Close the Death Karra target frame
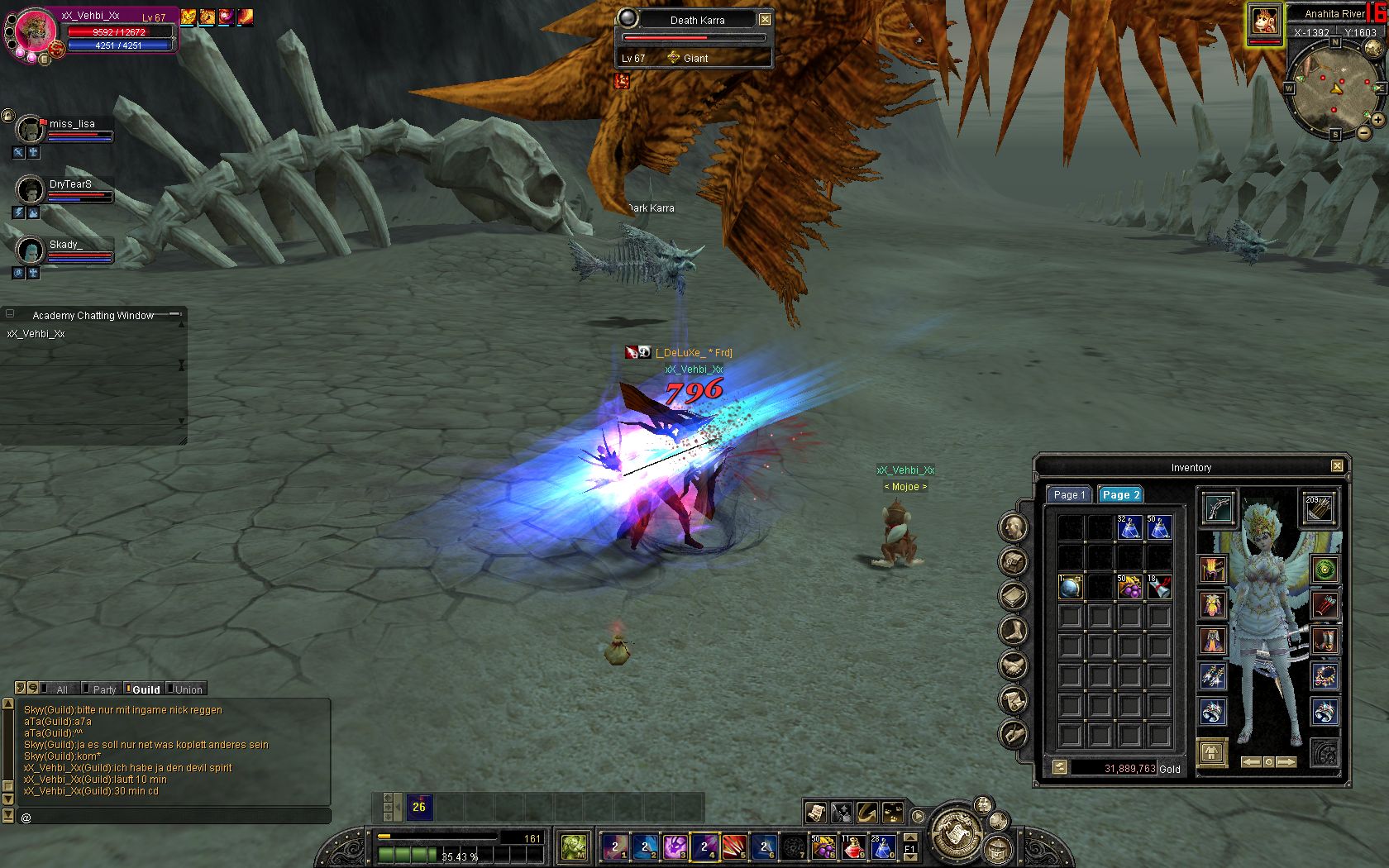Viewport: 1389px width, 868px height. click(x=766, y=19)
